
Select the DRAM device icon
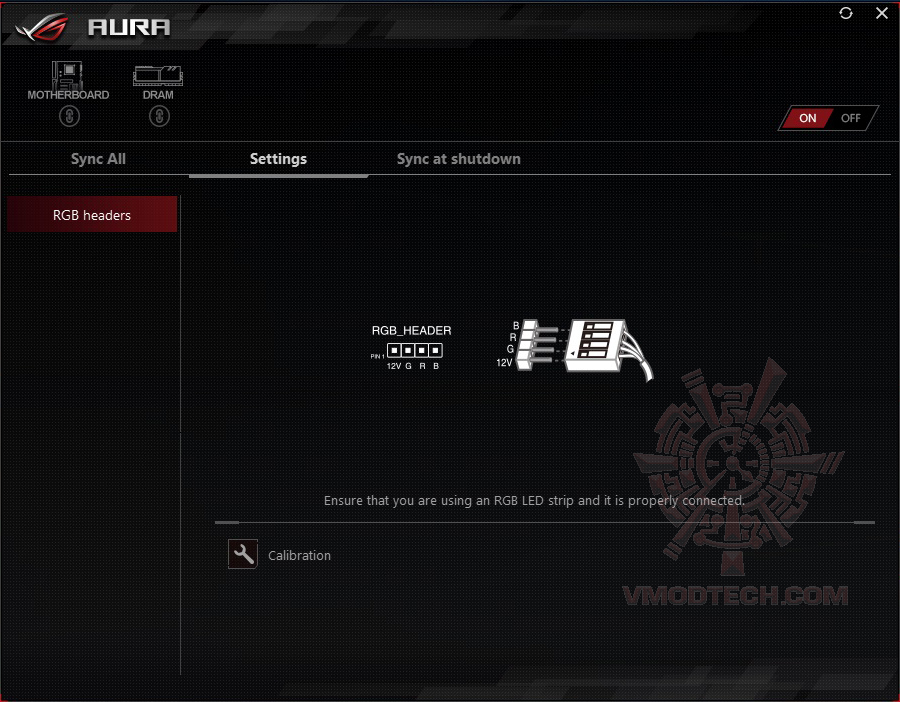click(x=158, y=77)
